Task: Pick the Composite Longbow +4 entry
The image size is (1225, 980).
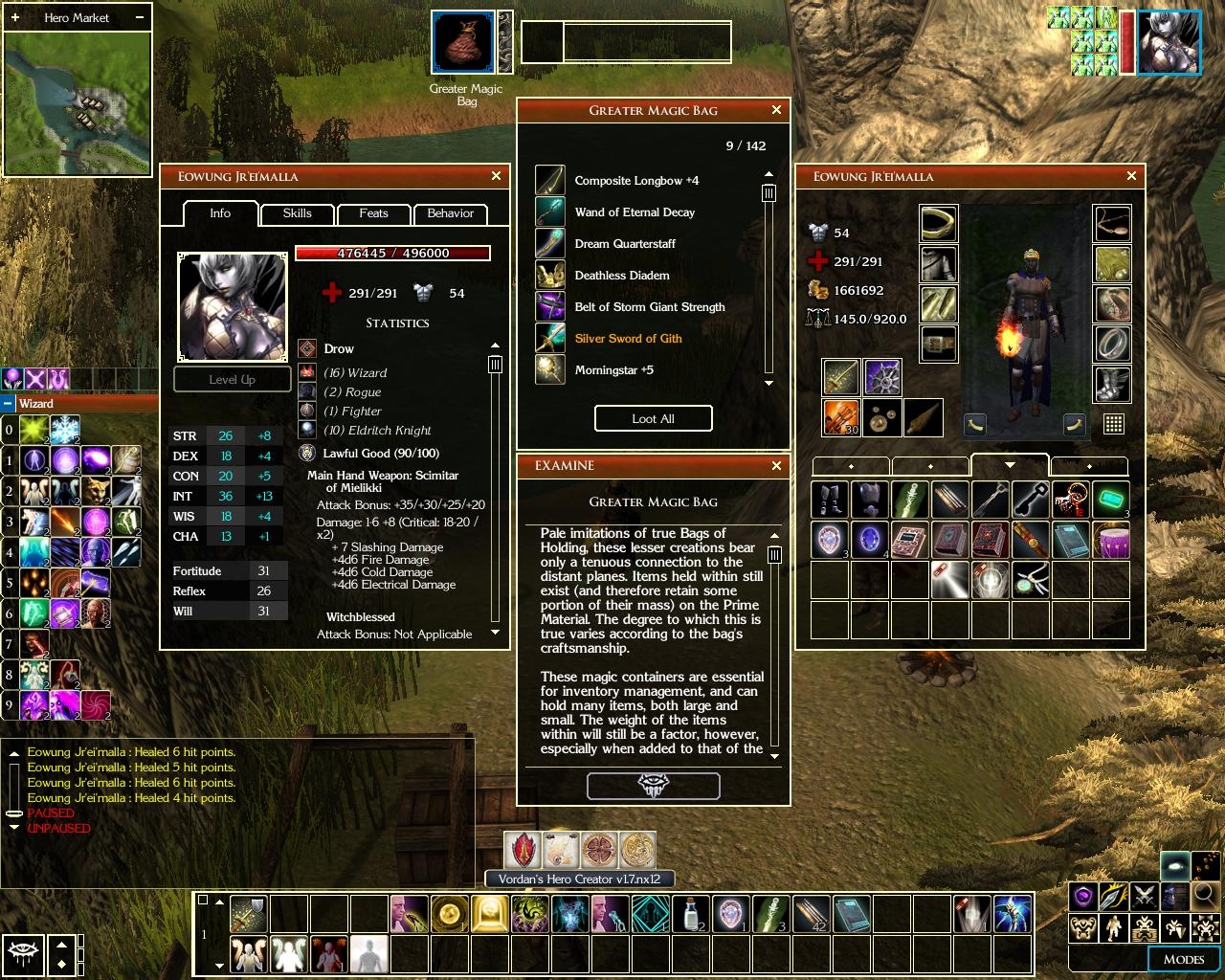Action: pyautogui.click(x=636, y=180)
